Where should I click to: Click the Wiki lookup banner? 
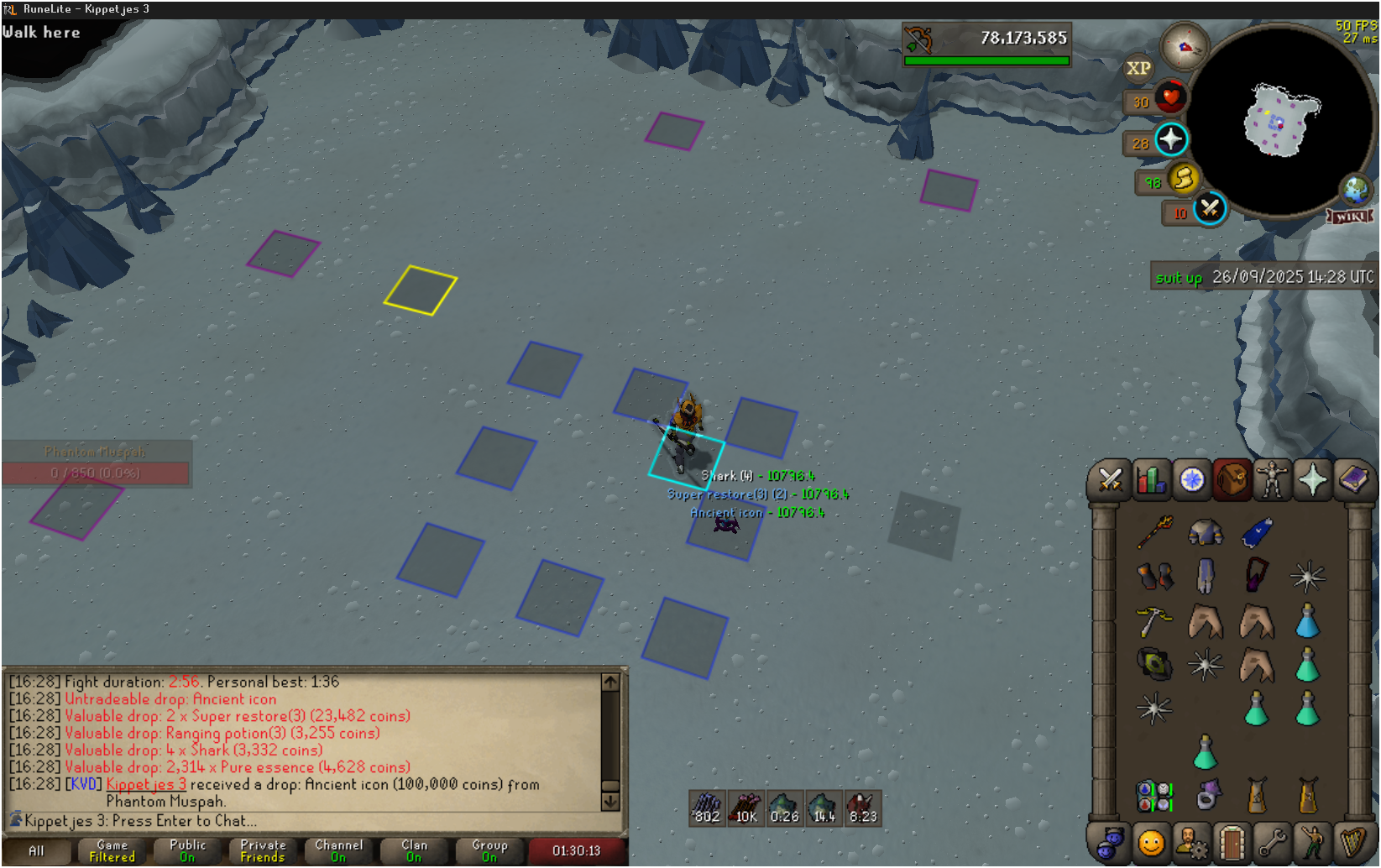1349,217
